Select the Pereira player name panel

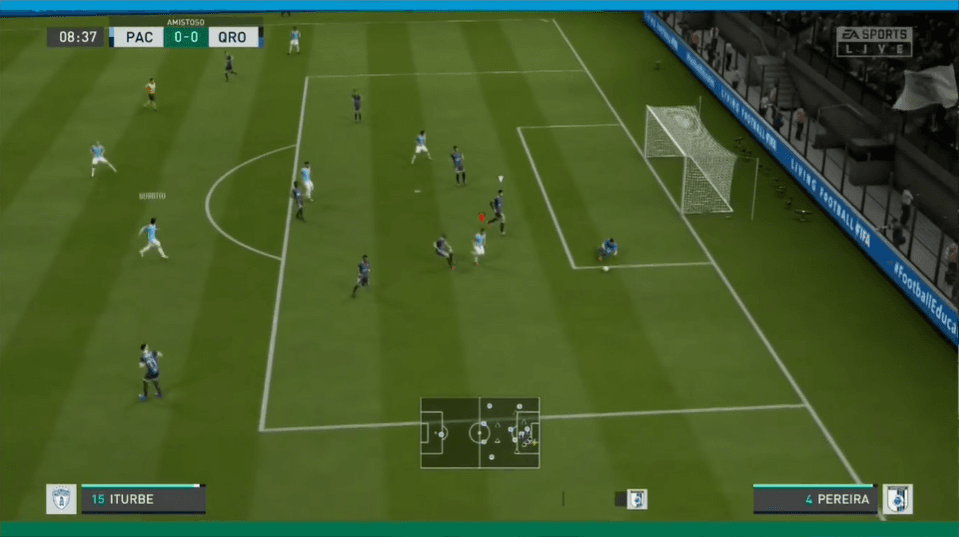pos(815,499)
